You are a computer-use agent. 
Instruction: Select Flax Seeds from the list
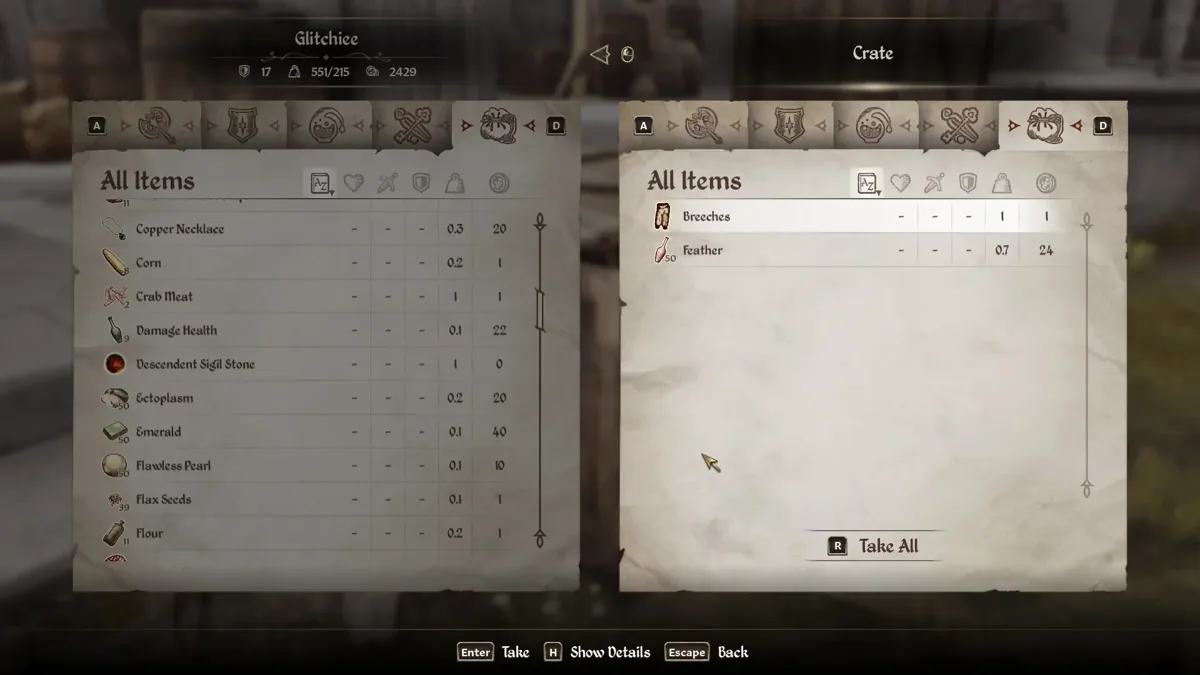point(163,500)
